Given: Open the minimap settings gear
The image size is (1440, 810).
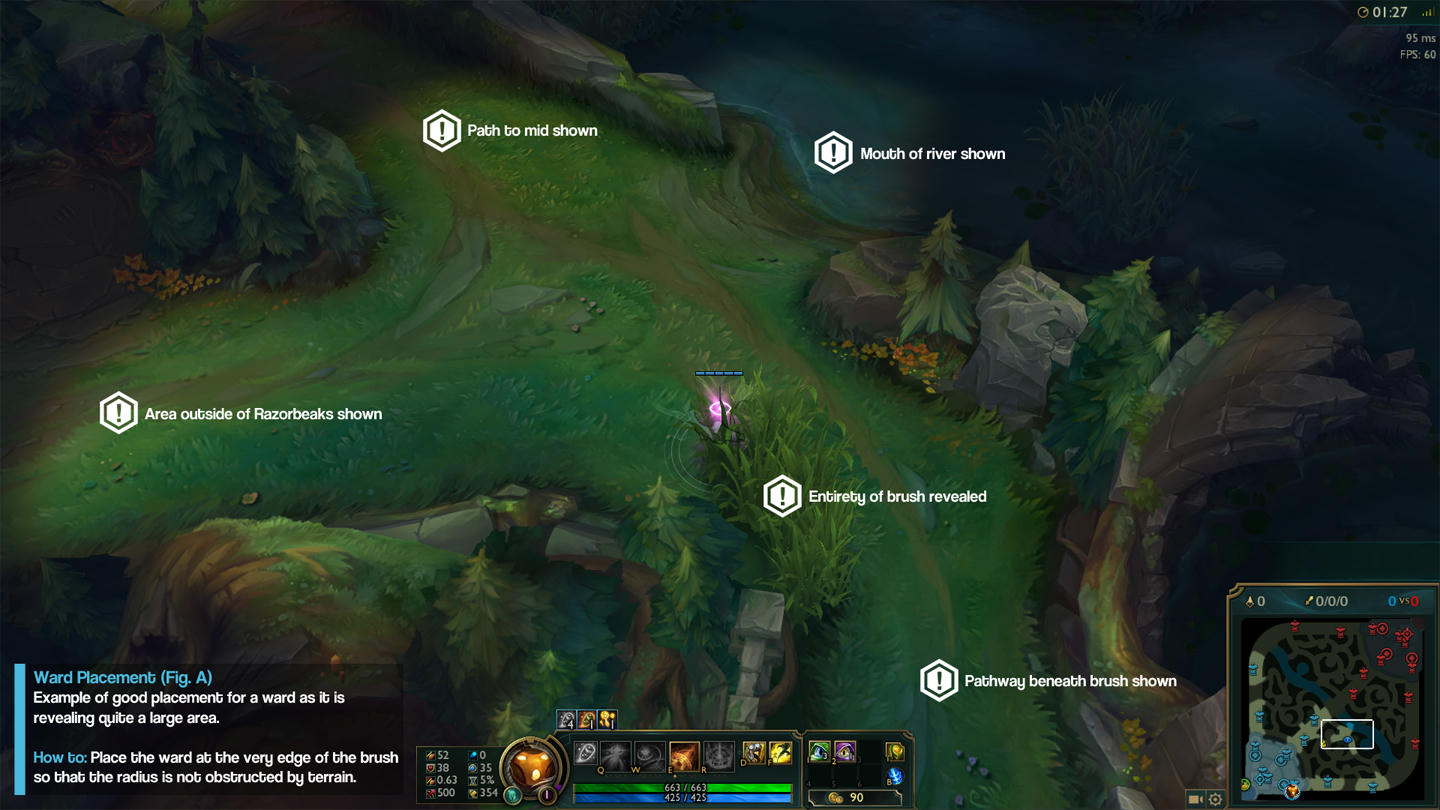Looking at the screenshot, I should 1215,799.
